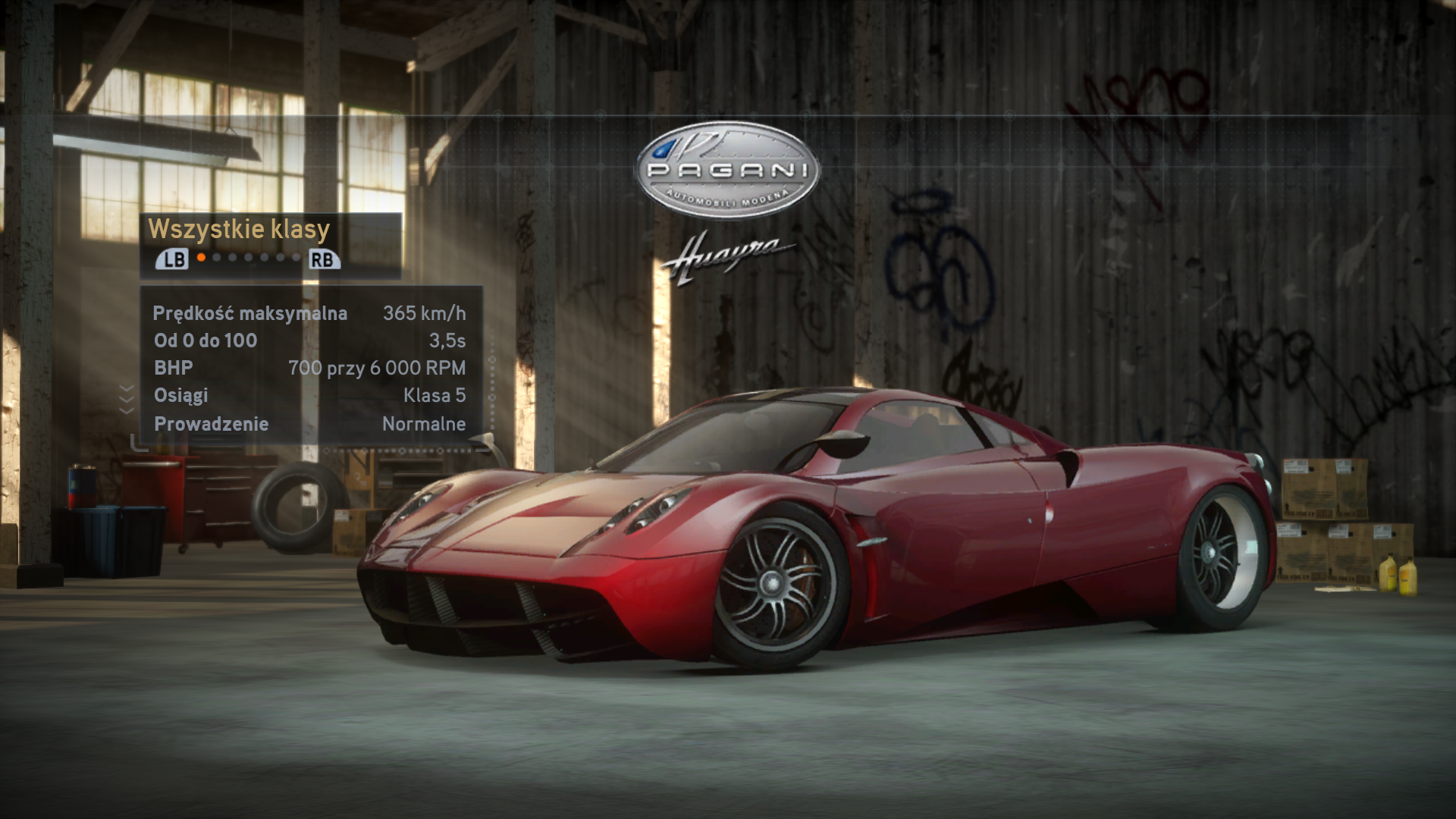Image resolution: width=1456 pixels, height=819 pixels.
Task: Select the Wszystkie klasy class header
Action: tap(239, 229)
